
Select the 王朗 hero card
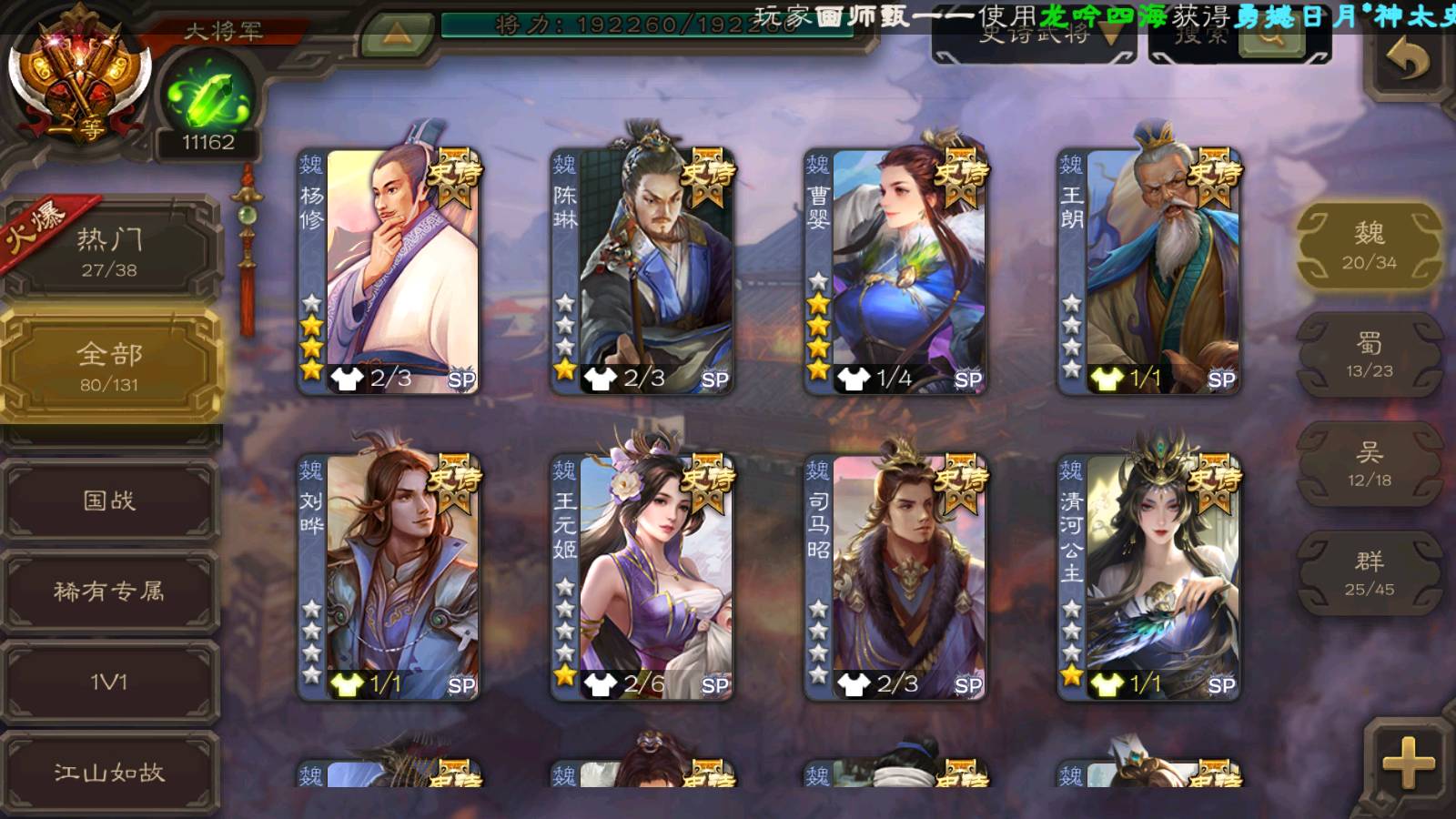(x=1148, y=271)
